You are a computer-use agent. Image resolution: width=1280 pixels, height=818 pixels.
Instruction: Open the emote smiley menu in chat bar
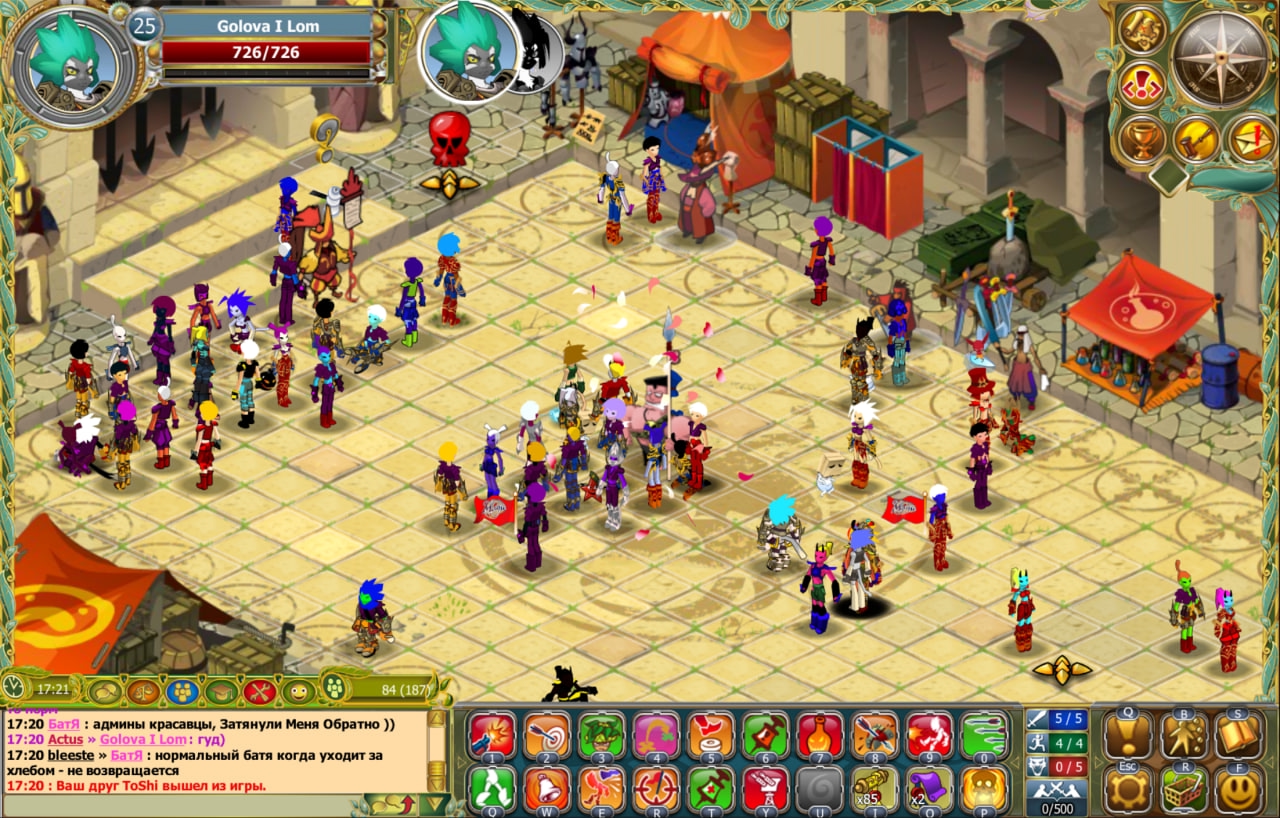(298, 690)
